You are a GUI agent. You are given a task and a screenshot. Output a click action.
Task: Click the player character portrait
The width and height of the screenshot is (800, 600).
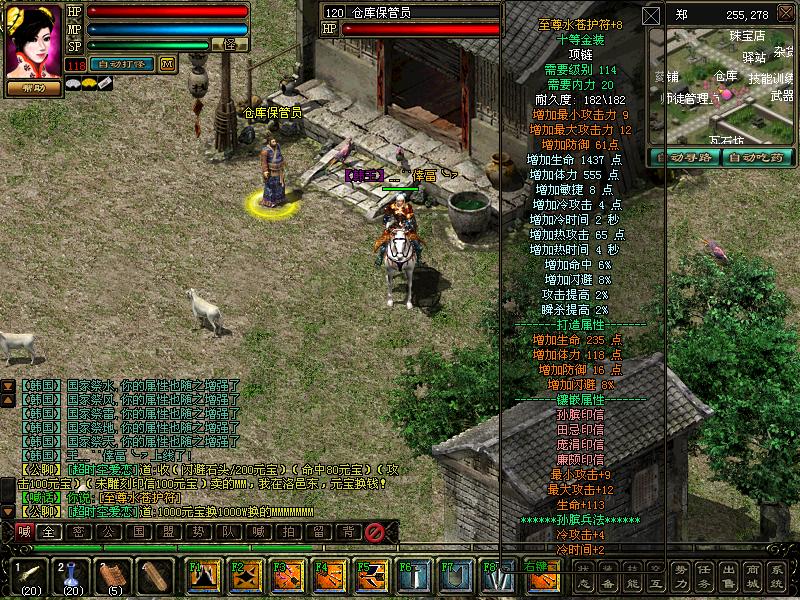pos(34,40)
